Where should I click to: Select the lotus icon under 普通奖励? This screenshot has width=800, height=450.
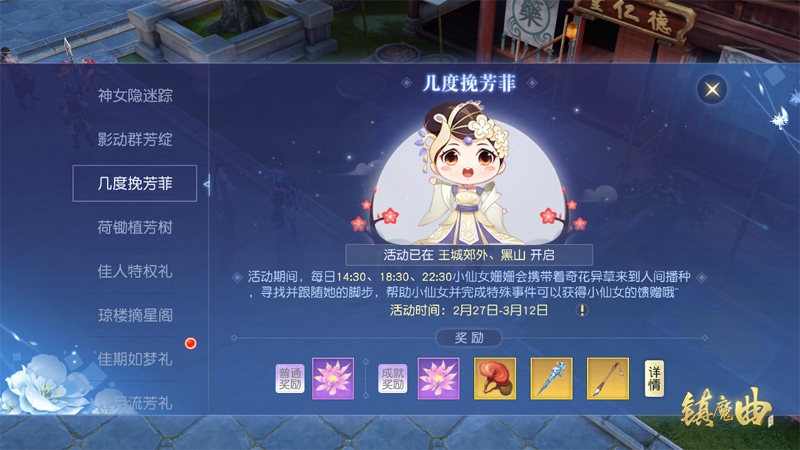[x=334, y=378]
